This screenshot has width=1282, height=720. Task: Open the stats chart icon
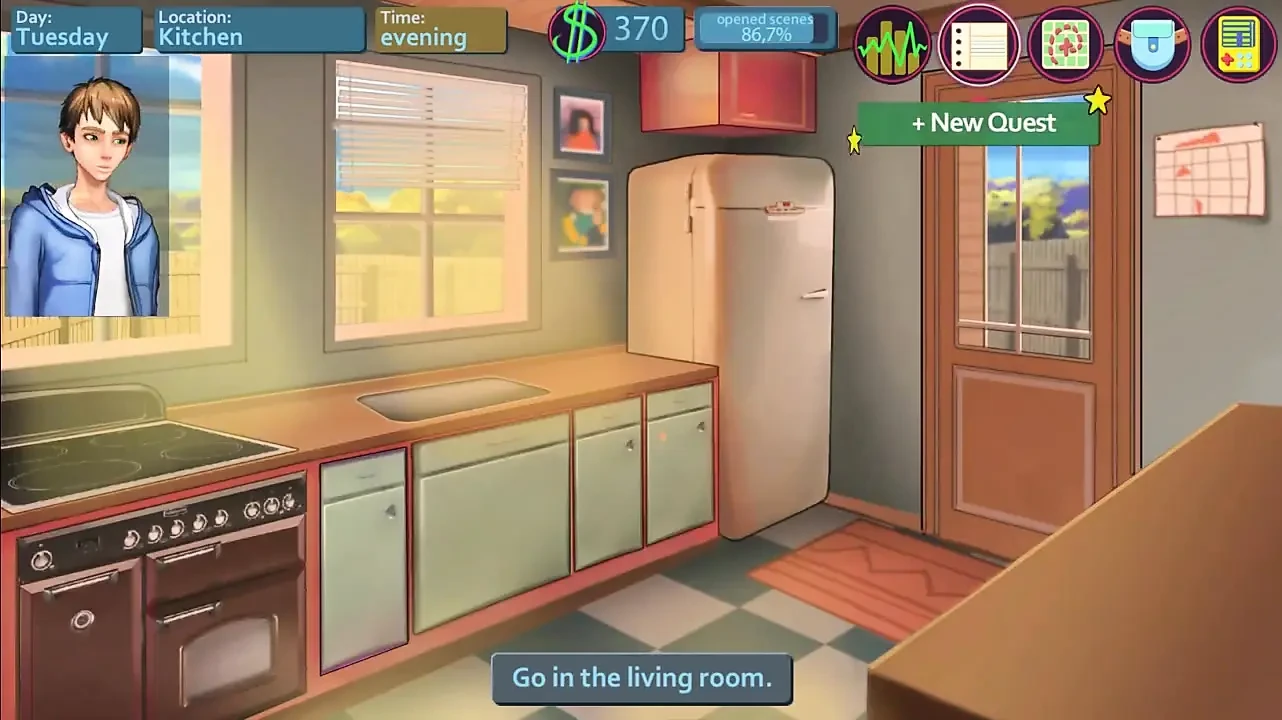pos(892,45)
